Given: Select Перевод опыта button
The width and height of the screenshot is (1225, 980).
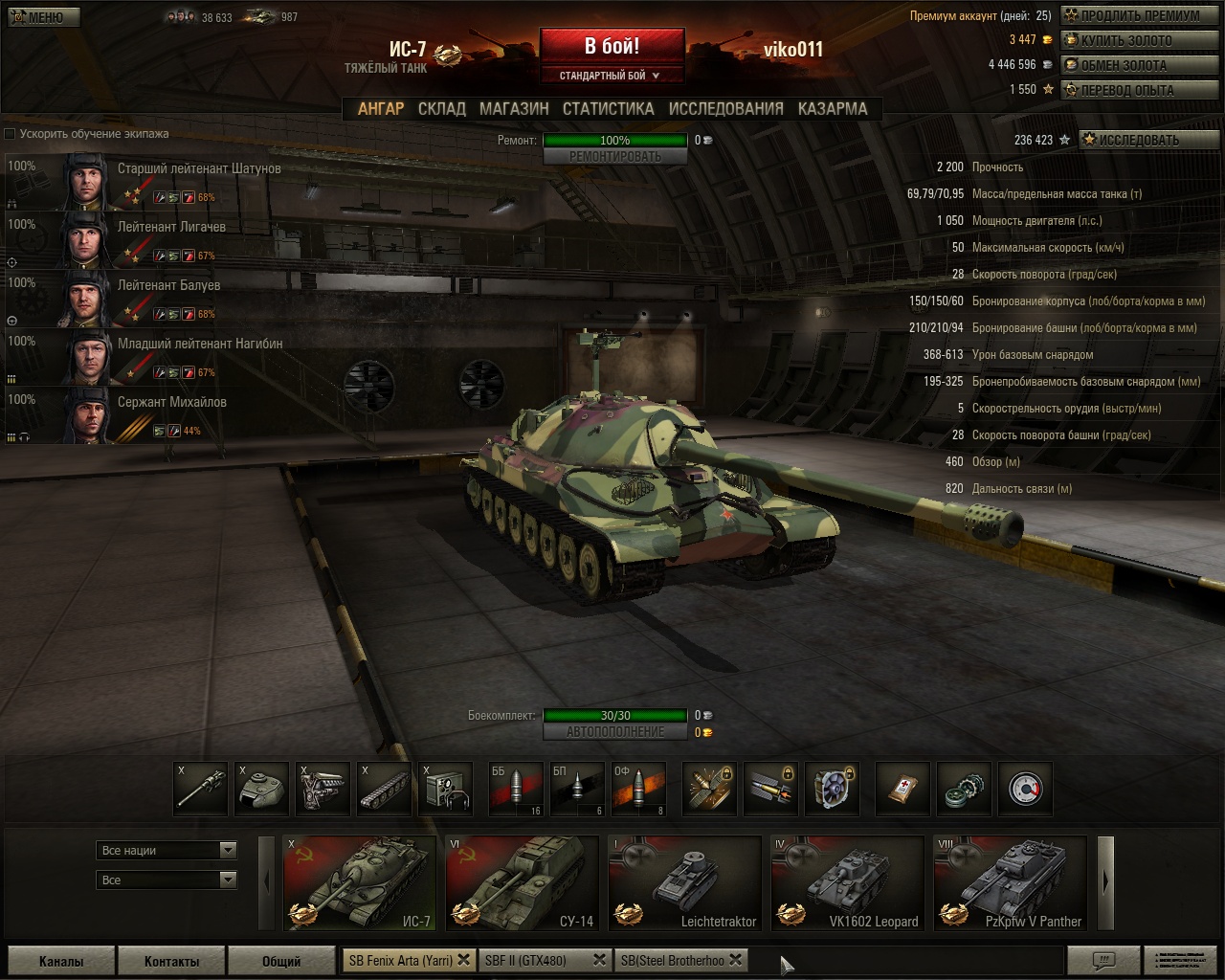Looking at the screenshot, I should click(1139, 90).
